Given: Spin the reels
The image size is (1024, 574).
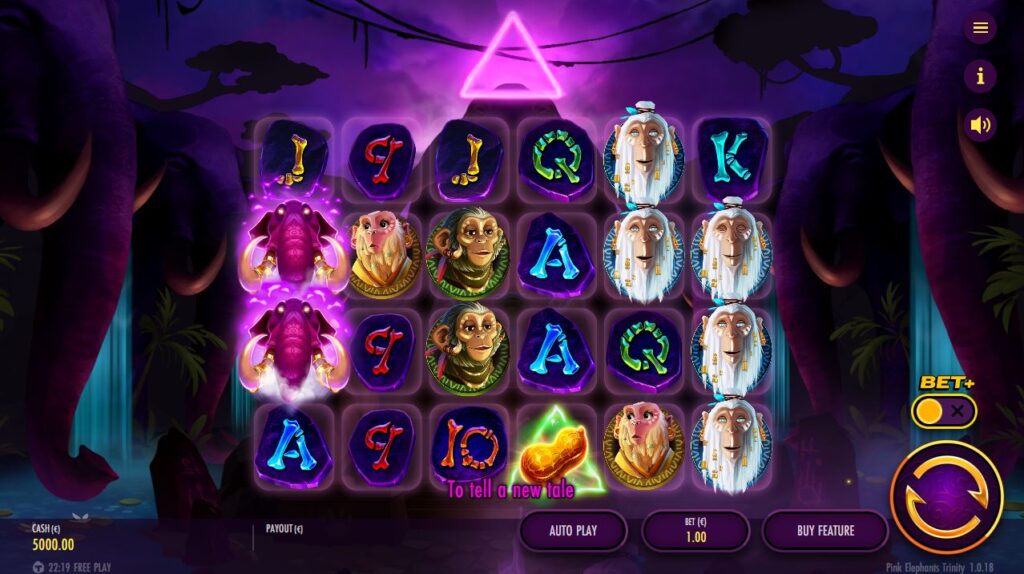Looking at the screenshot, I should click(x=946, y=497).
